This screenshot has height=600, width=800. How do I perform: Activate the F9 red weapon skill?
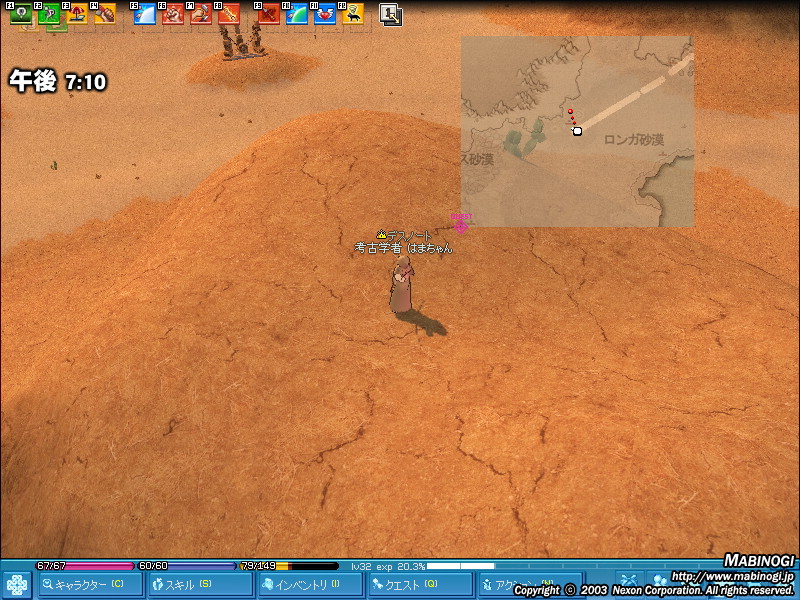[268, 14]
